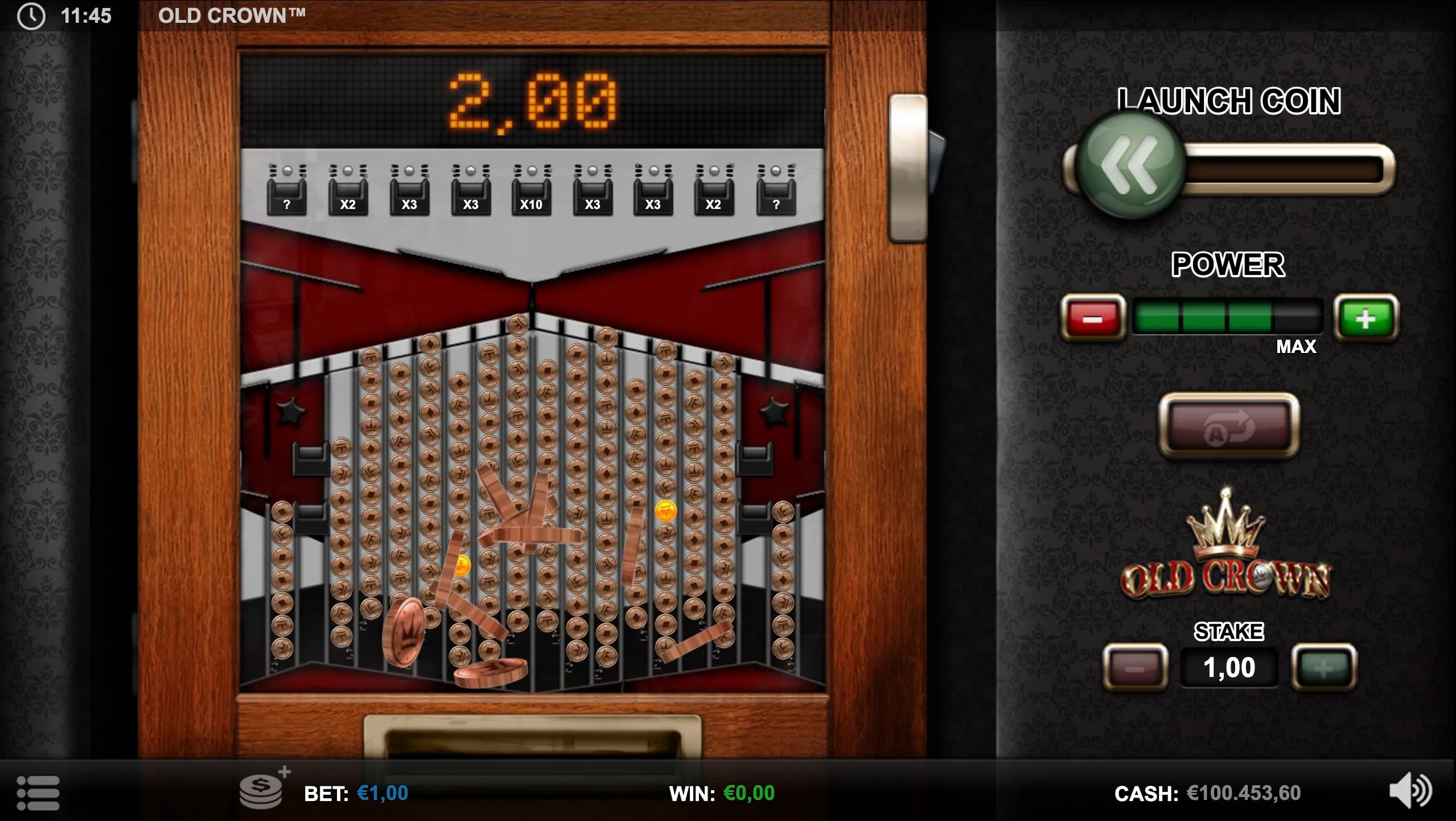Open the coin stack bet settings
Image resolution: width=1456 pixels, height=821 pixels.
coord(262,791)
